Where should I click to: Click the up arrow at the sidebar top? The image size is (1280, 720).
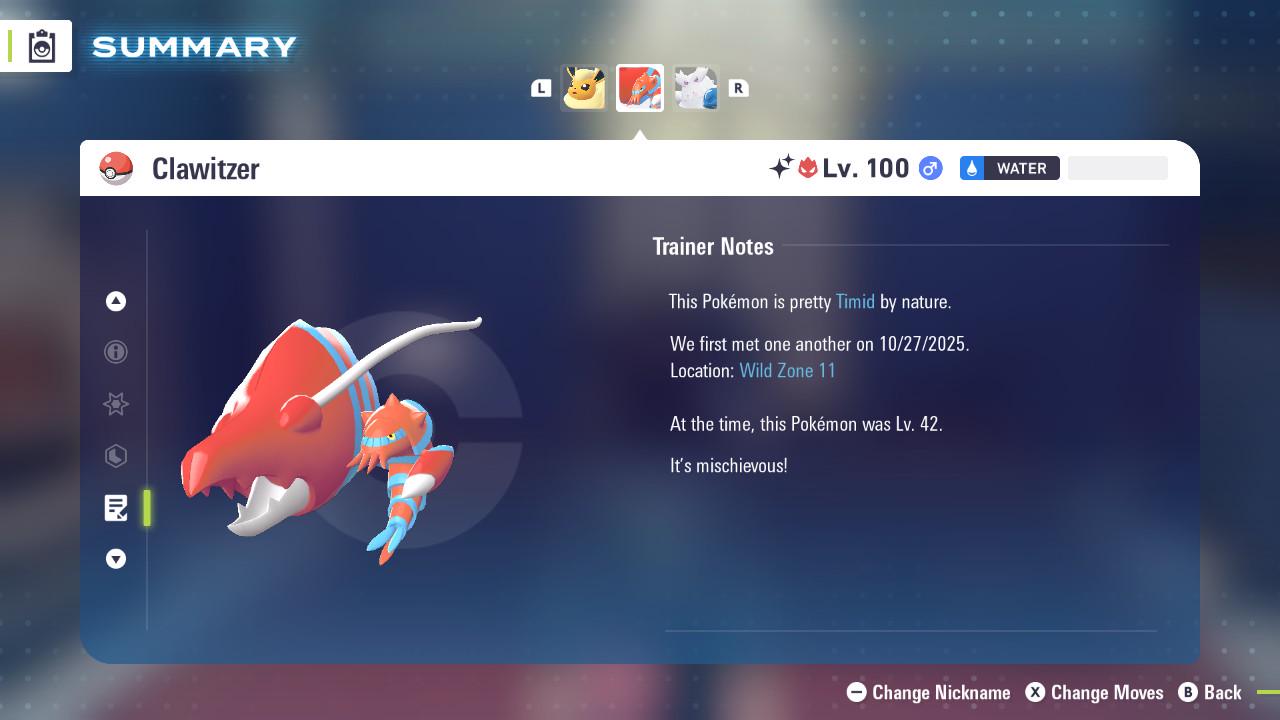pos(116,301)
